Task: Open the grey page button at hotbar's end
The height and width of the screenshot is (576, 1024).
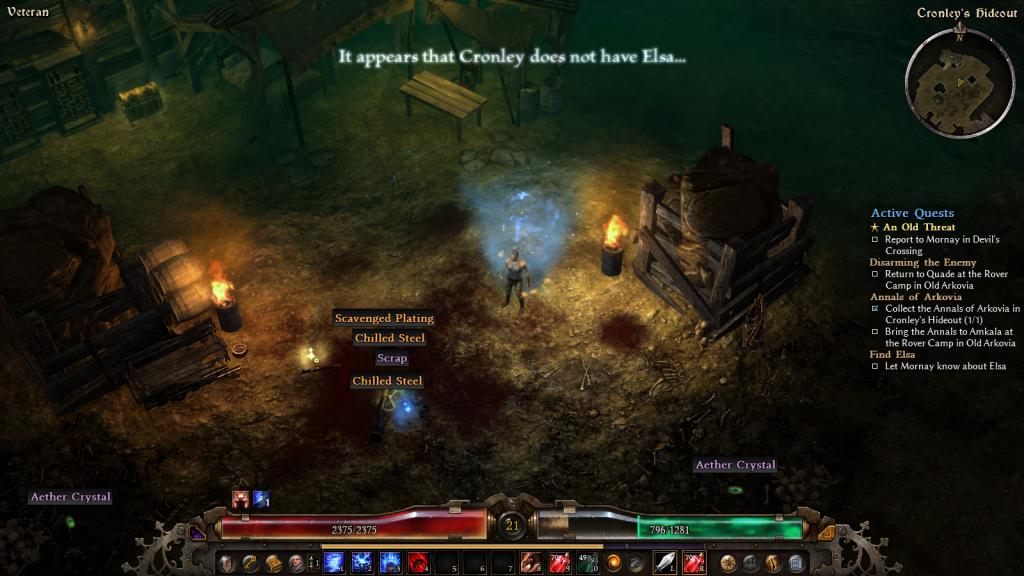Action: (x=796, y=563)
